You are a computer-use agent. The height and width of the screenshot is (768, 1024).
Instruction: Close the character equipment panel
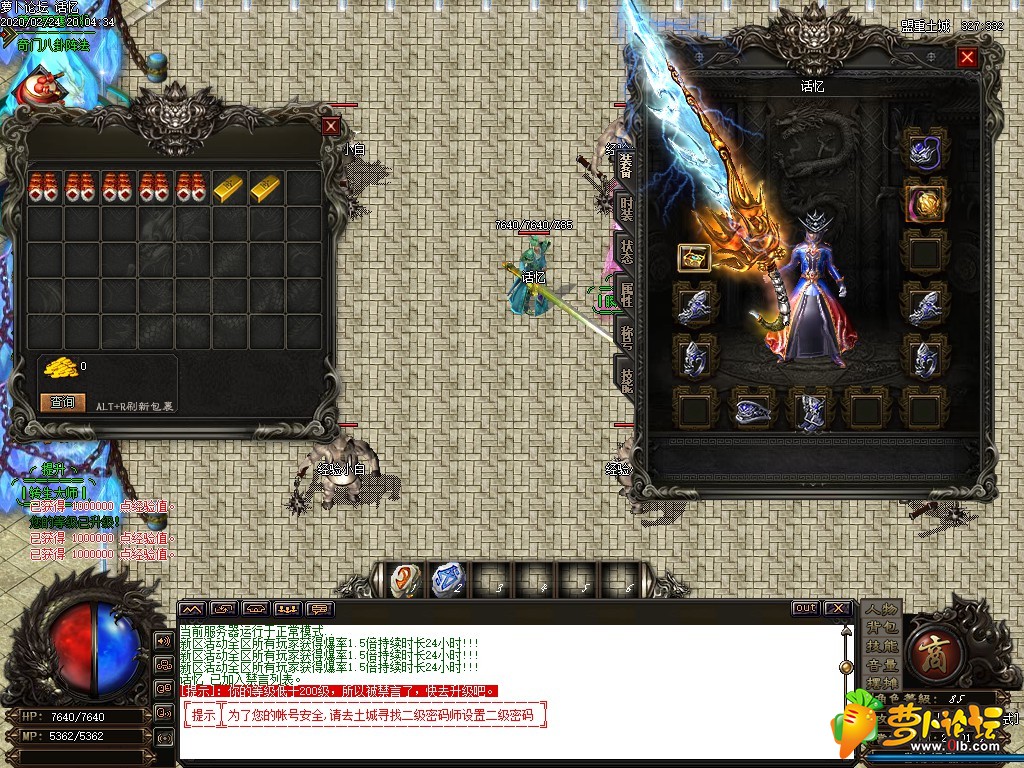[x=966, y=58]
